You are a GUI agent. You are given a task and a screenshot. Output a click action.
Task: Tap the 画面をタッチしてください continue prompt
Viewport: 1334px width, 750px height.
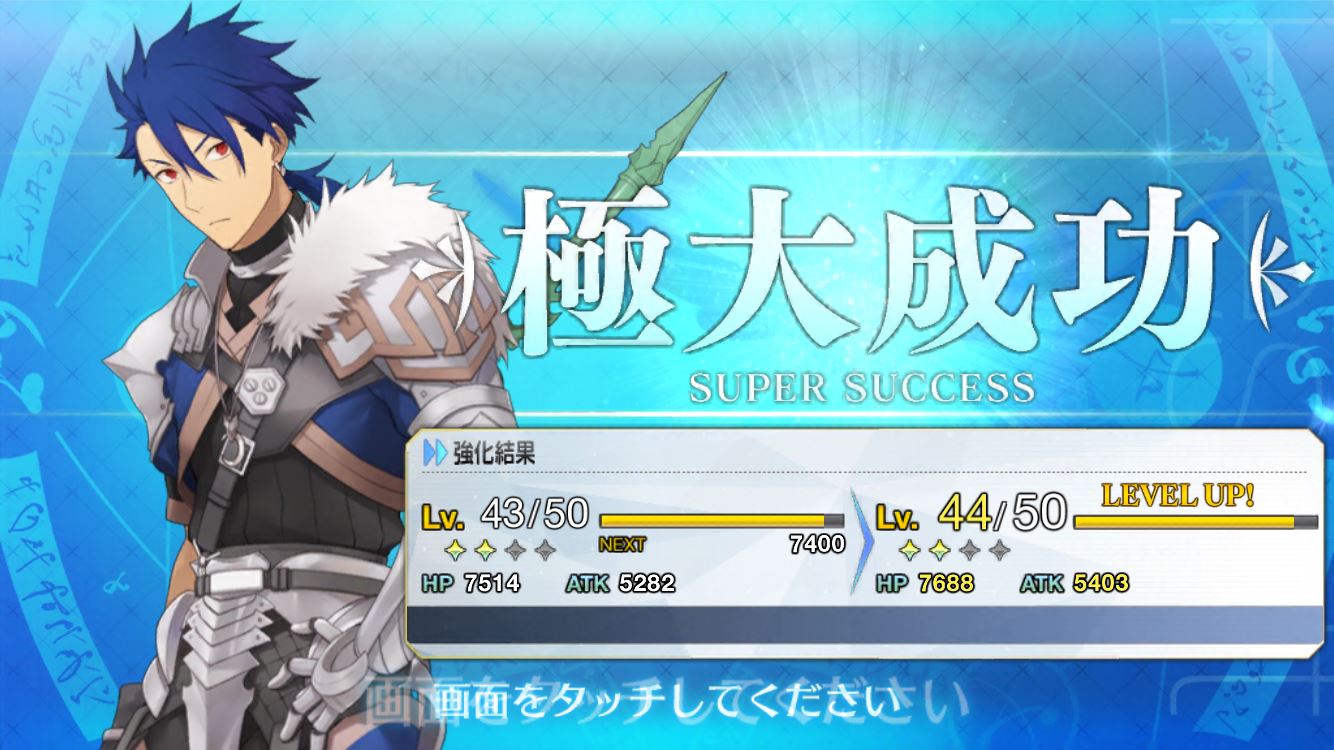[657, 702]
